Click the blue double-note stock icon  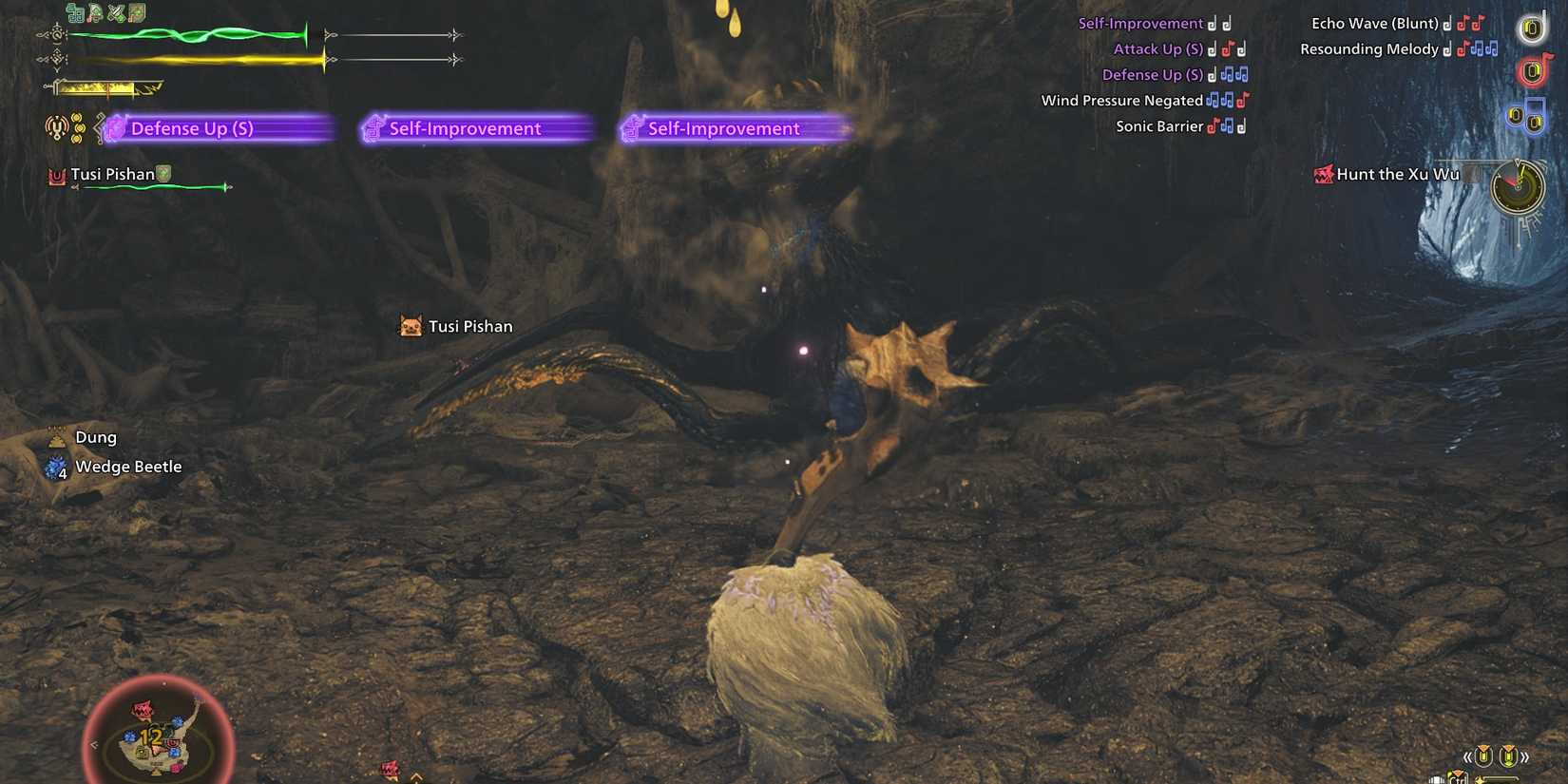pyautogui.click(x=1528, y=120)
